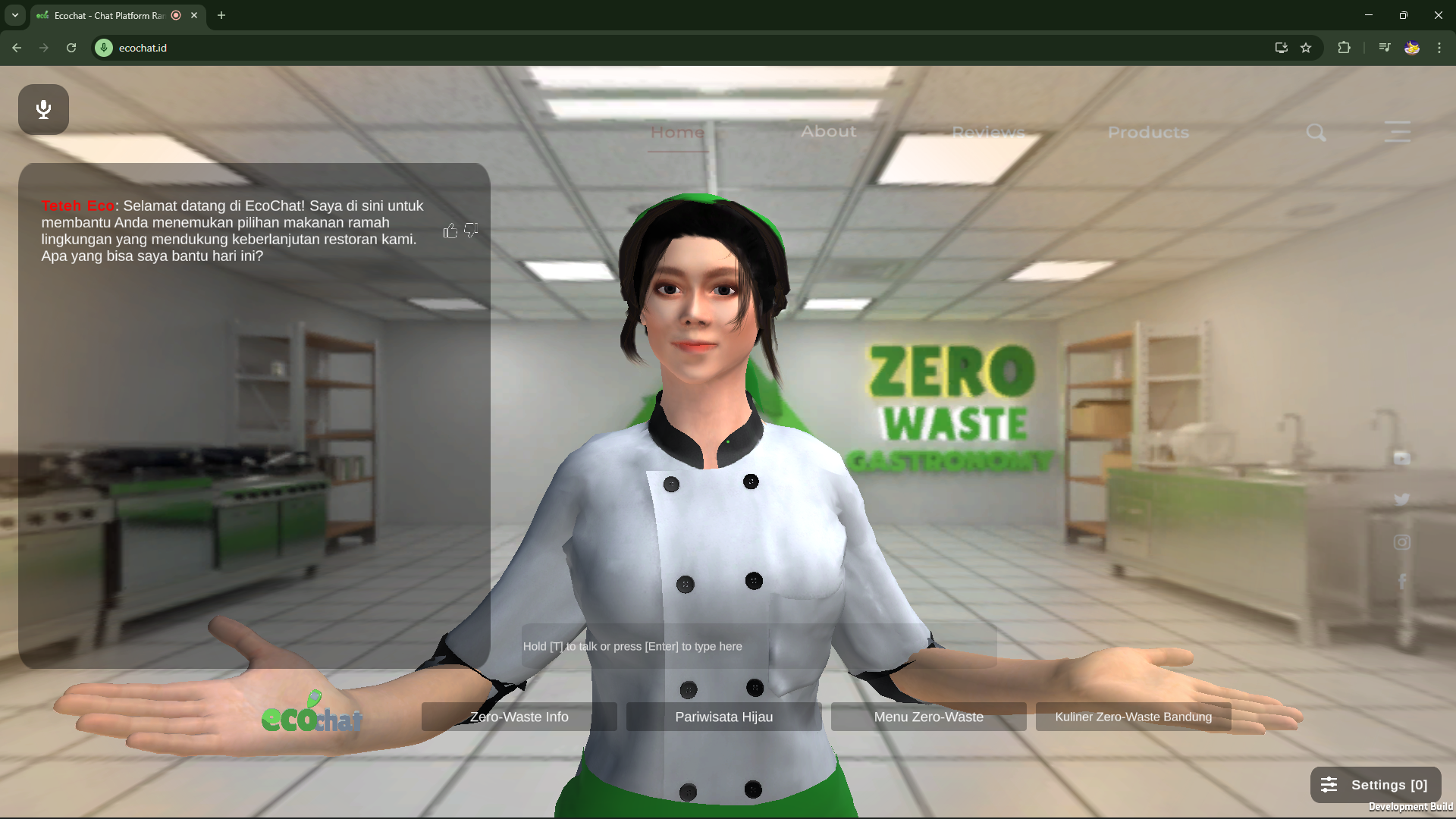Screen dimensions: 1456x819
Task: Click the chat input field
Action: point(758,645)
